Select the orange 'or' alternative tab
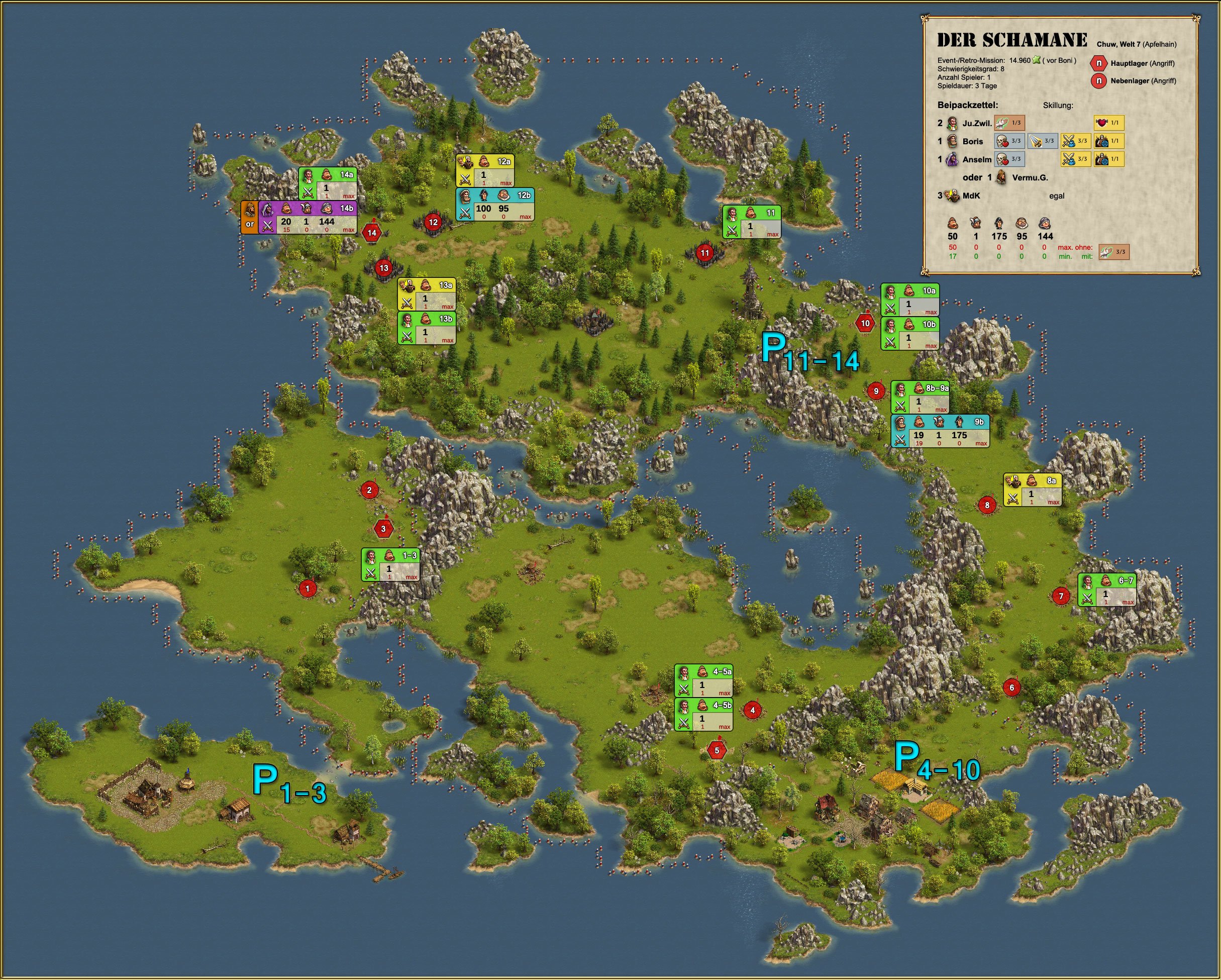Viewport: 1221px width, 980px height. pyautogui.click(x=250, y=218)
